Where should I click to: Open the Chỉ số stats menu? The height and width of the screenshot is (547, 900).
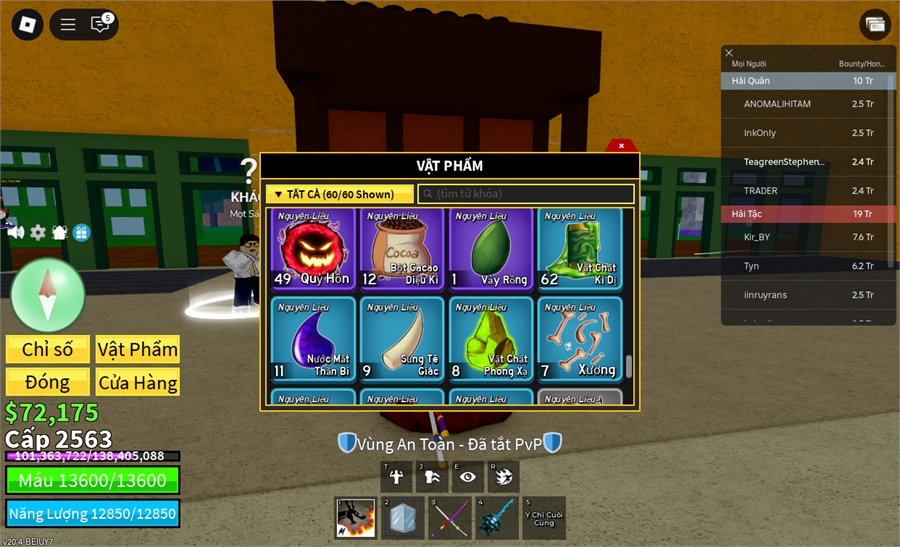(48, 349)
